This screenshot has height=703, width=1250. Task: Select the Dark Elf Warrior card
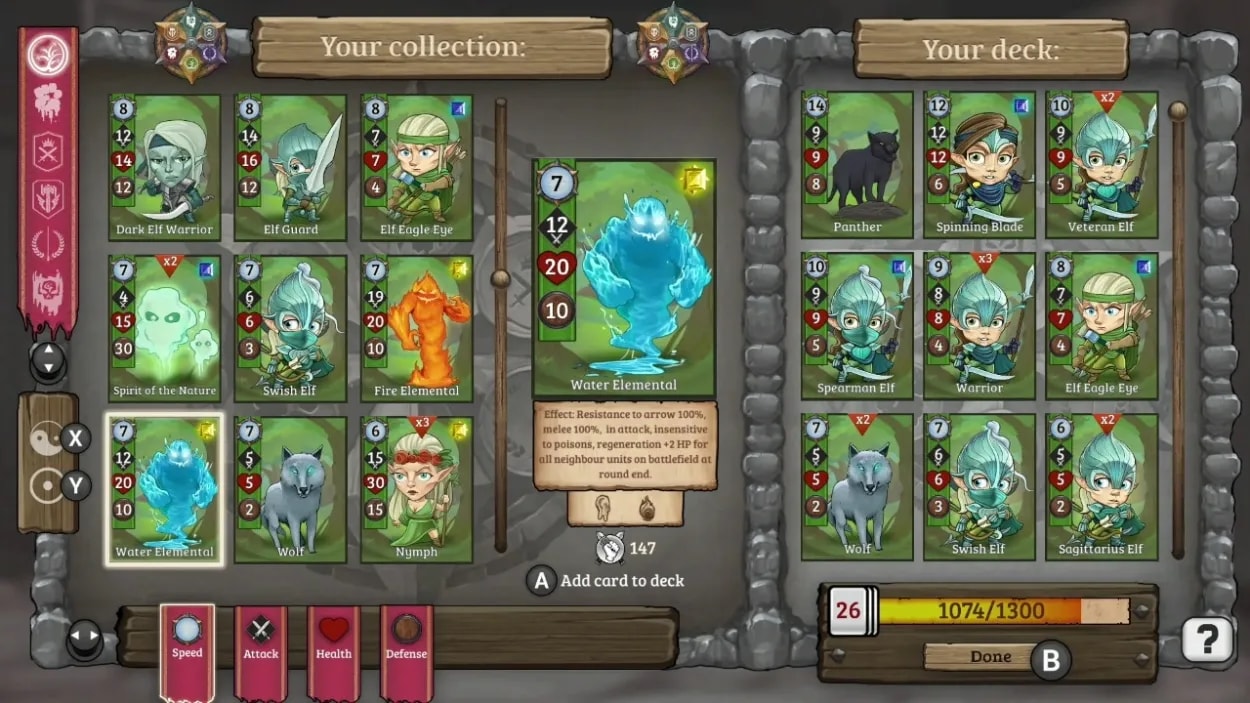click(x=165, y=167)
